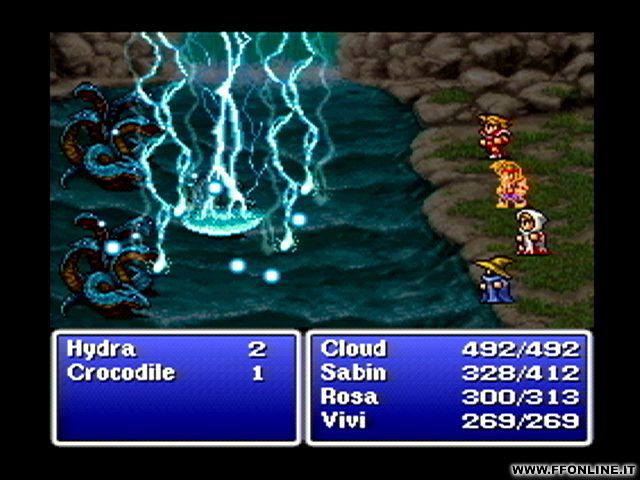Click the WWW.FFONLINE.IT watermark link
The width and height of the screenshot is (640, 480).
point(572,469)
